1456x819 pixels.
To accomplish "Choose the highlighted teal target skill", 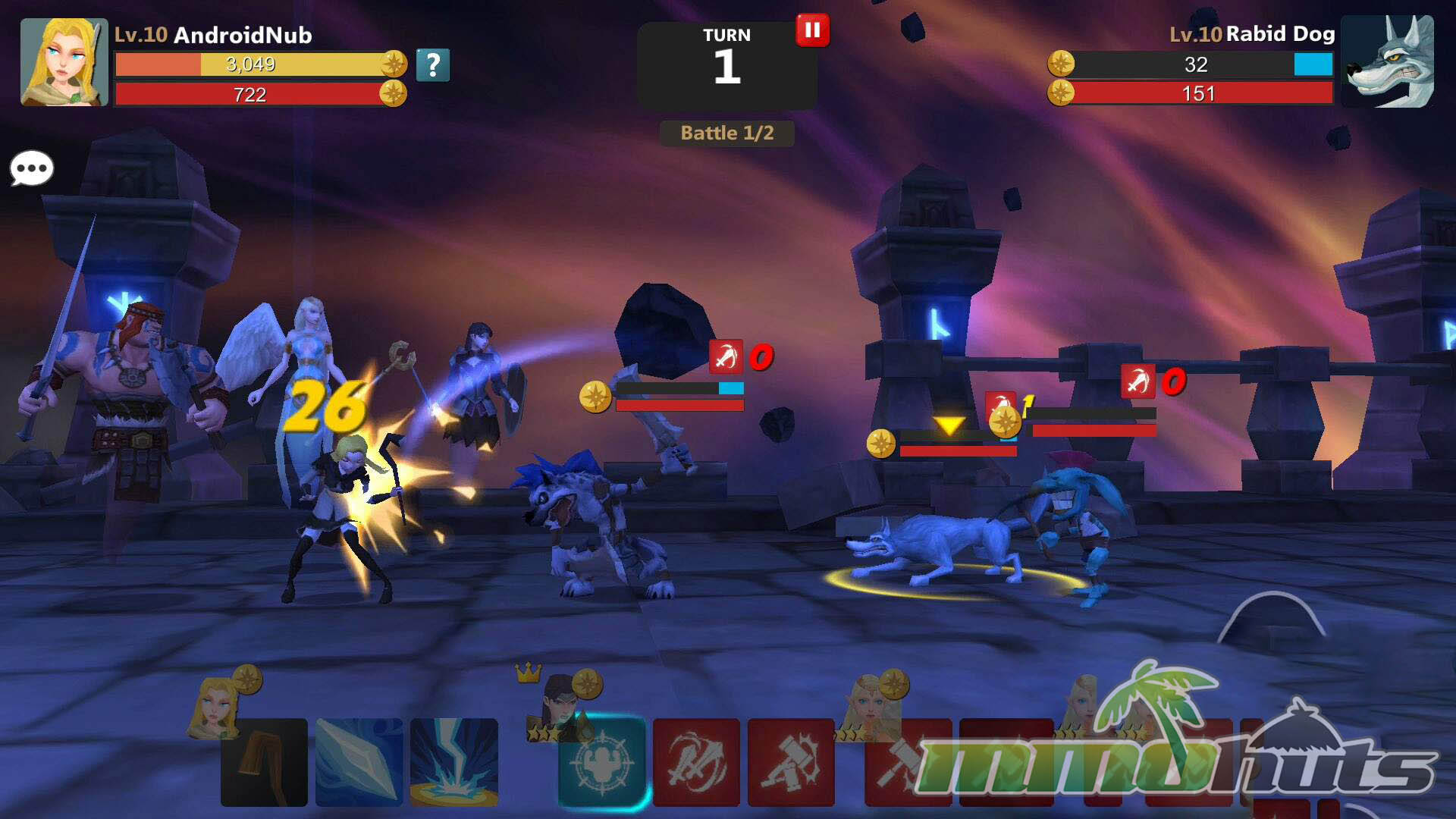I will (x=602, y=761).
